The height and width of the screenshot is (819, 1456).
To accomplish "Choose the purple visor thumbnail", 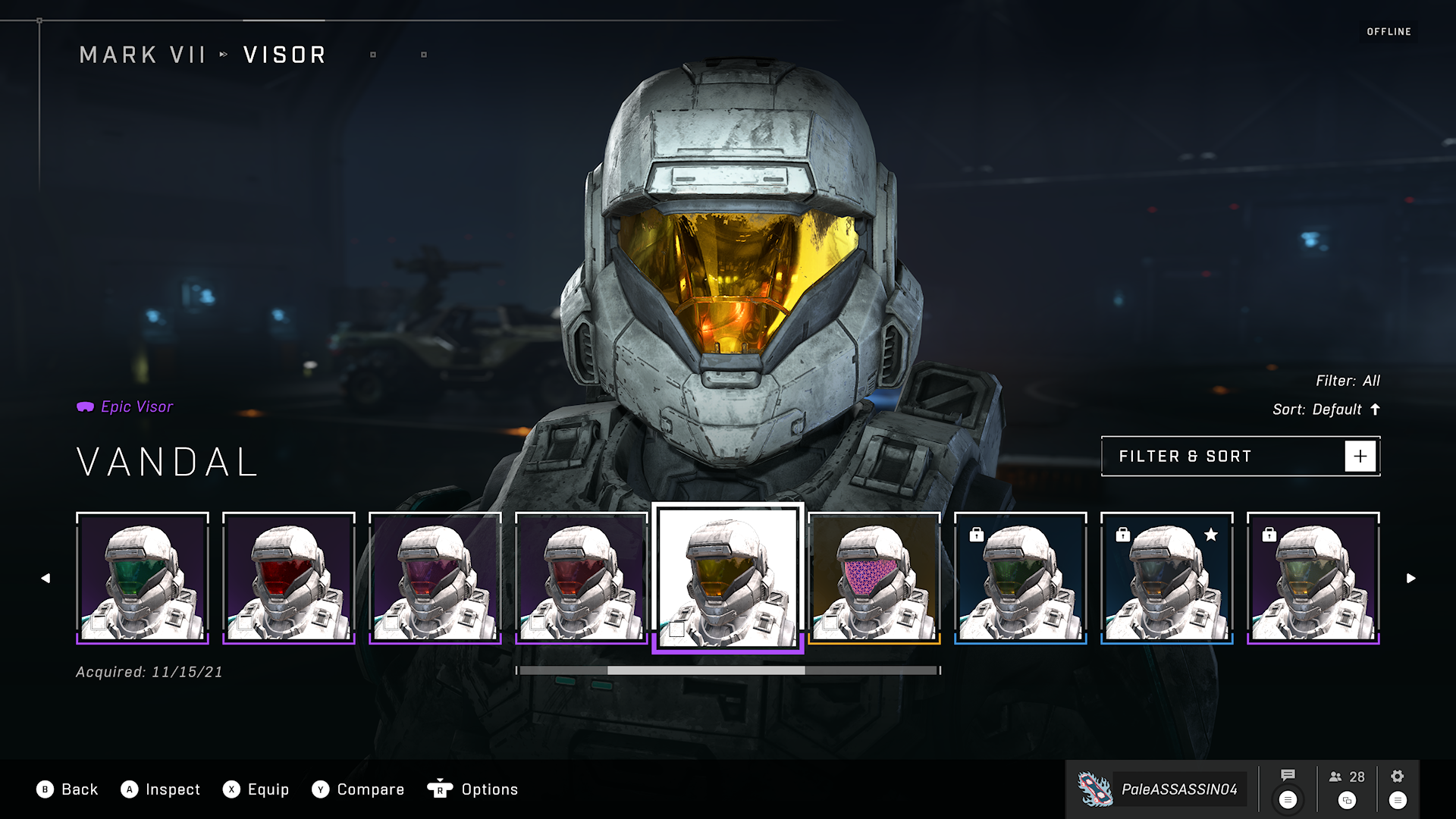I will coord(435,578).
